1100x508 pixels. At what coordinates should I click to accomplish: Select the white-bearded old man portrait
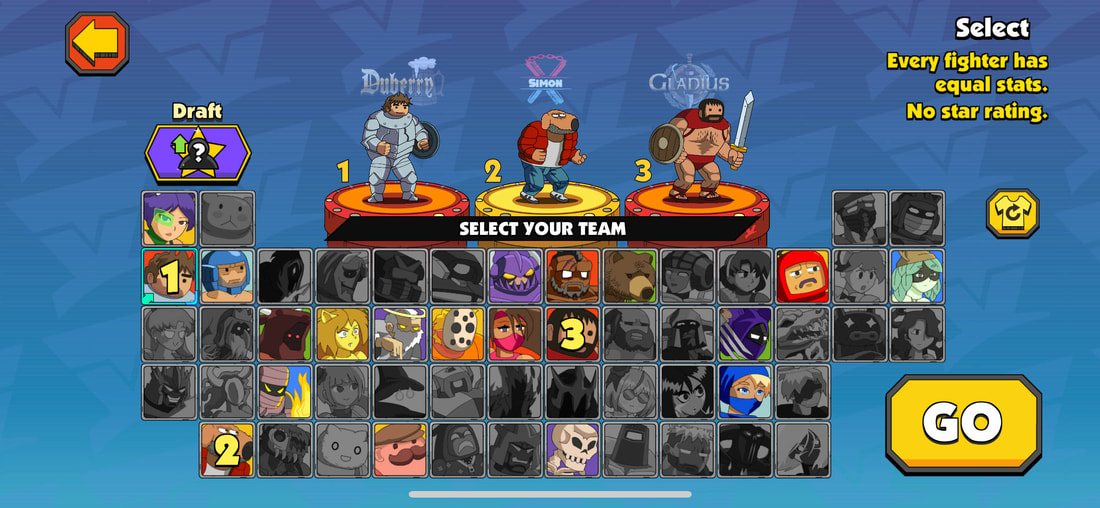[x=400, y=334]
